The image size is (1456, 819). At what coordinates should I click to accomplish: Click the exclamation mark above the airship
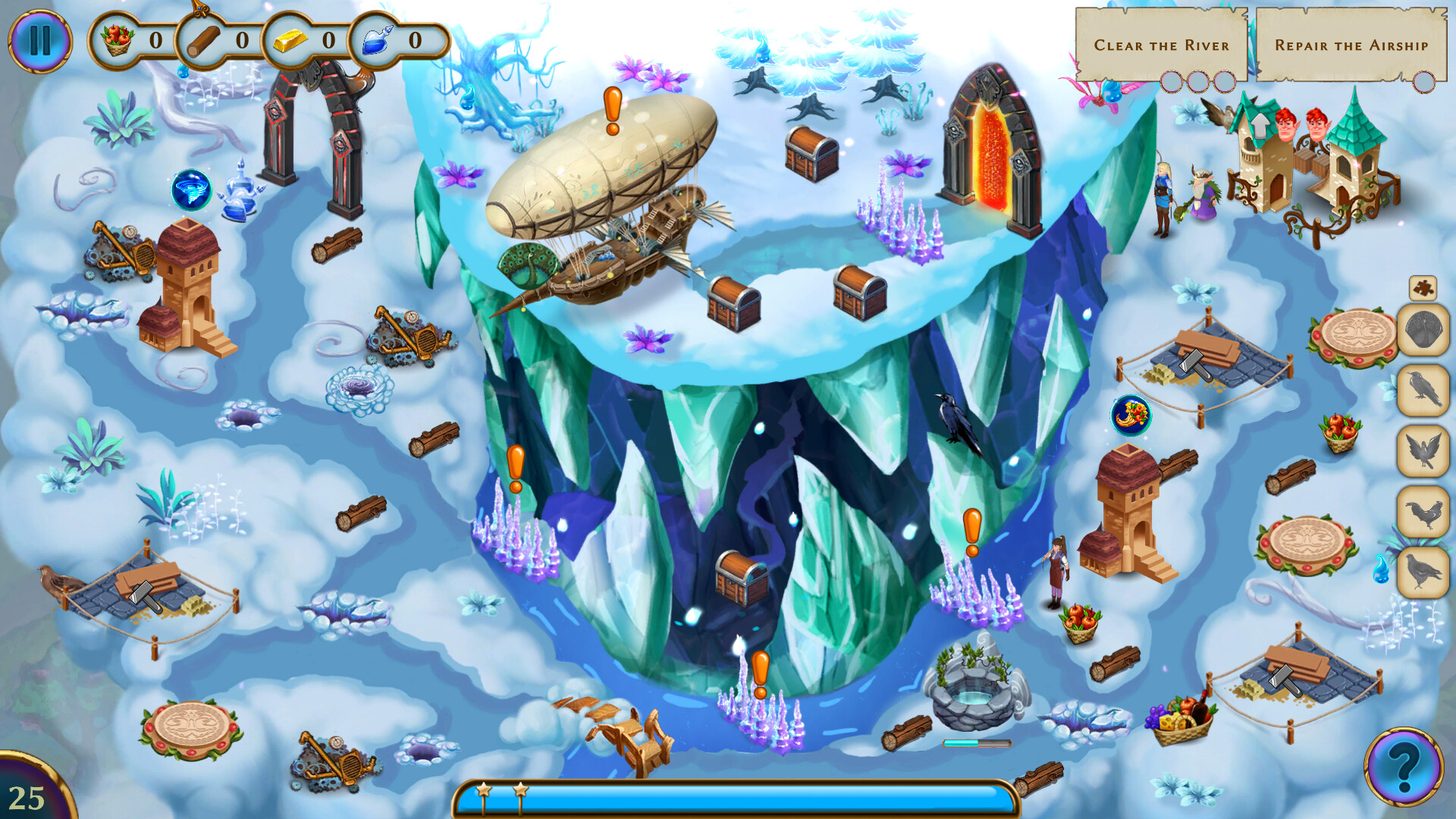coord(611,110)
